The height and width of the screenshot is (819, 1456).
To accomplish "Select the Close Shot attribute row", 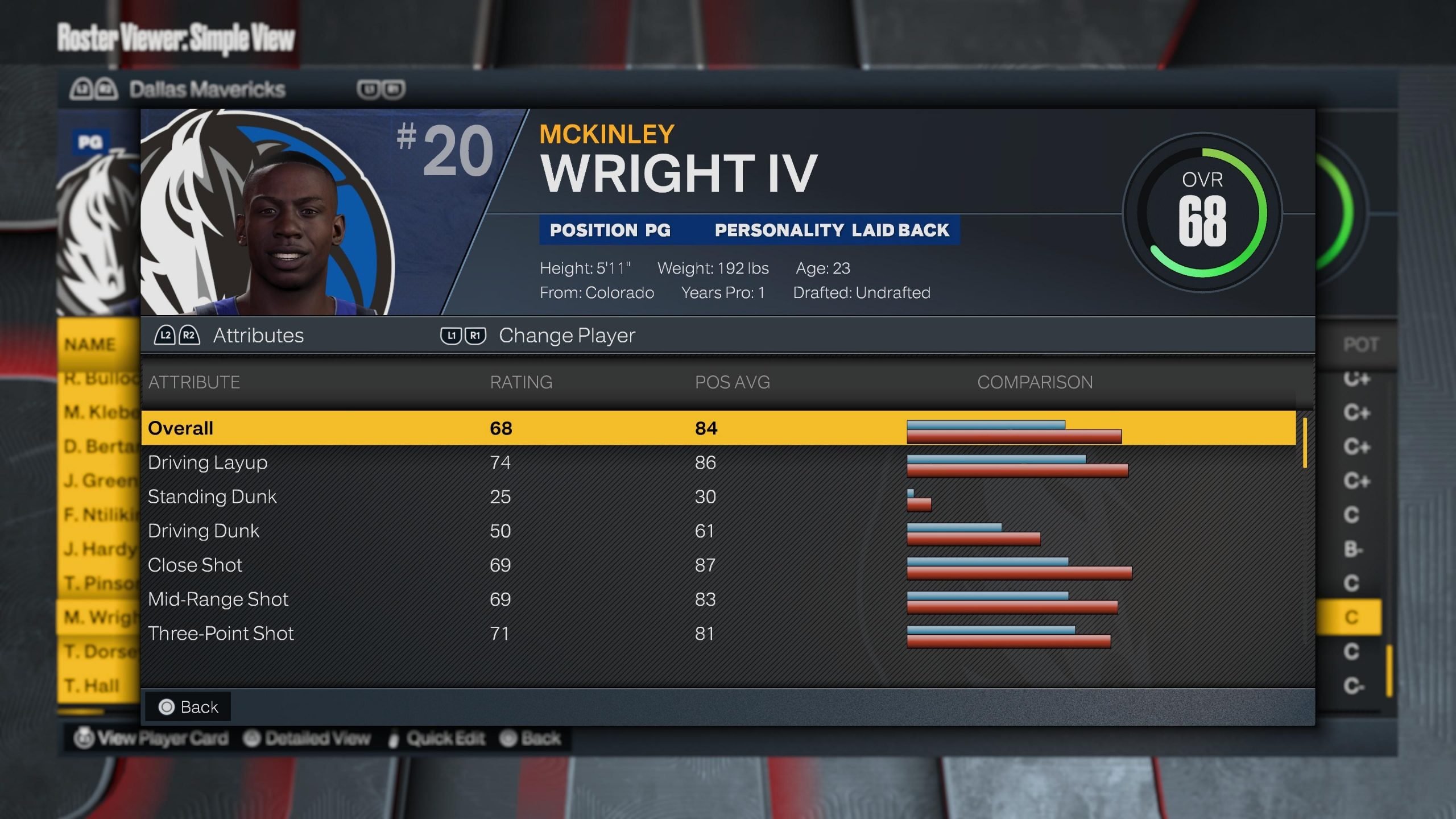I will [718, 565].
